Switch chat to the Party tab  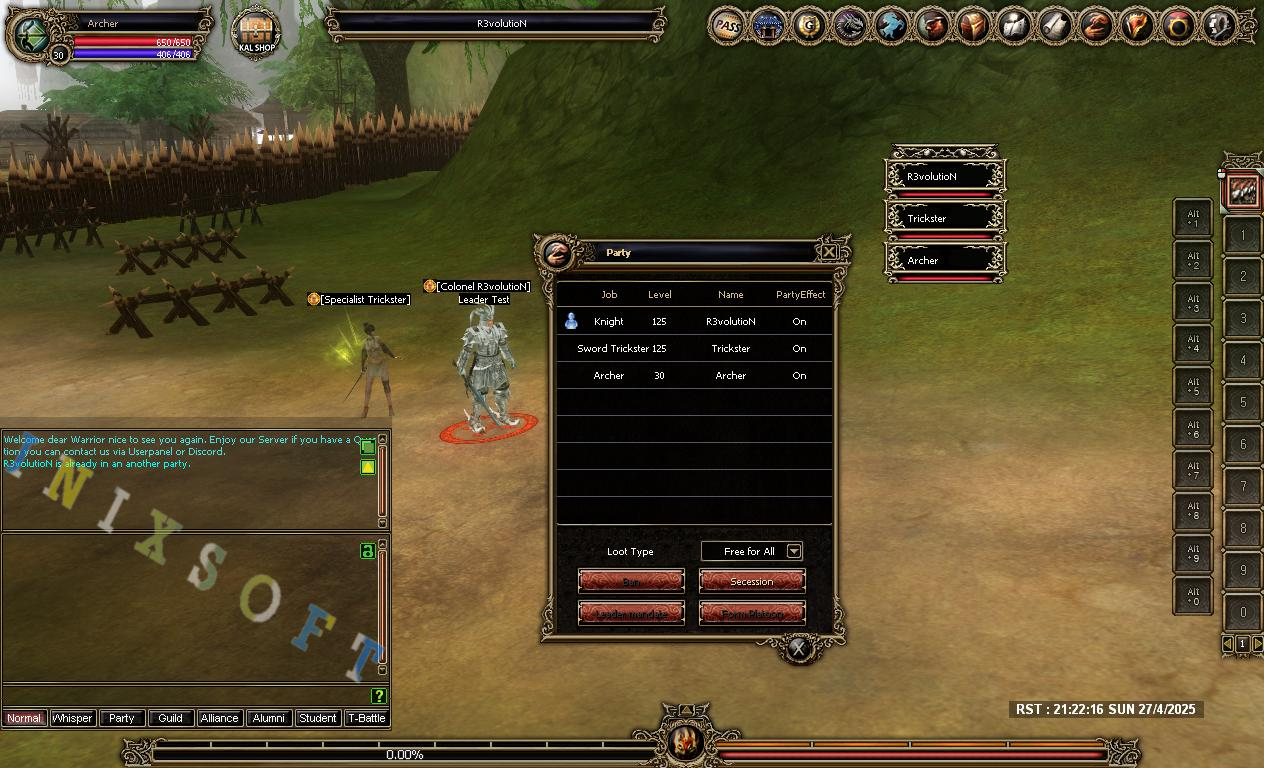(x=121, y=718)
